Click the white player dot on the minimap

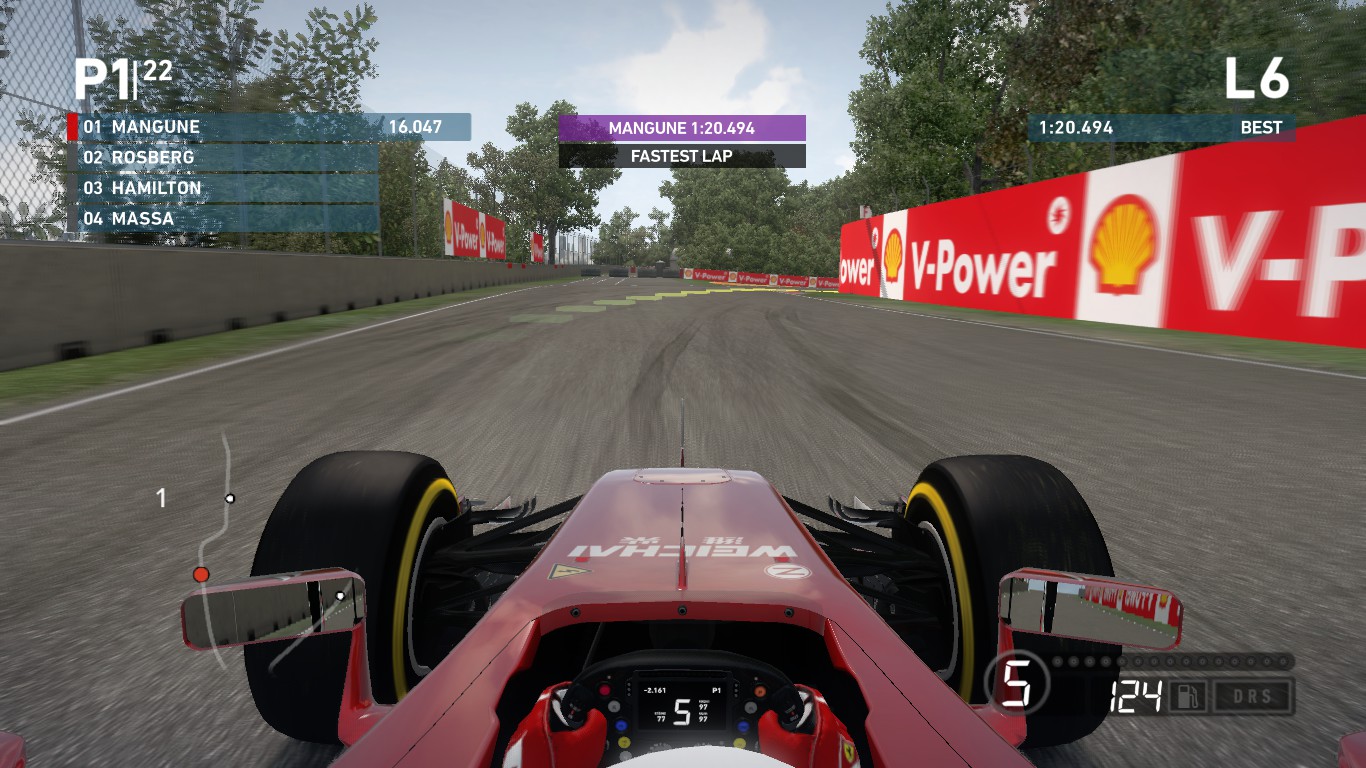pos(232,497)
